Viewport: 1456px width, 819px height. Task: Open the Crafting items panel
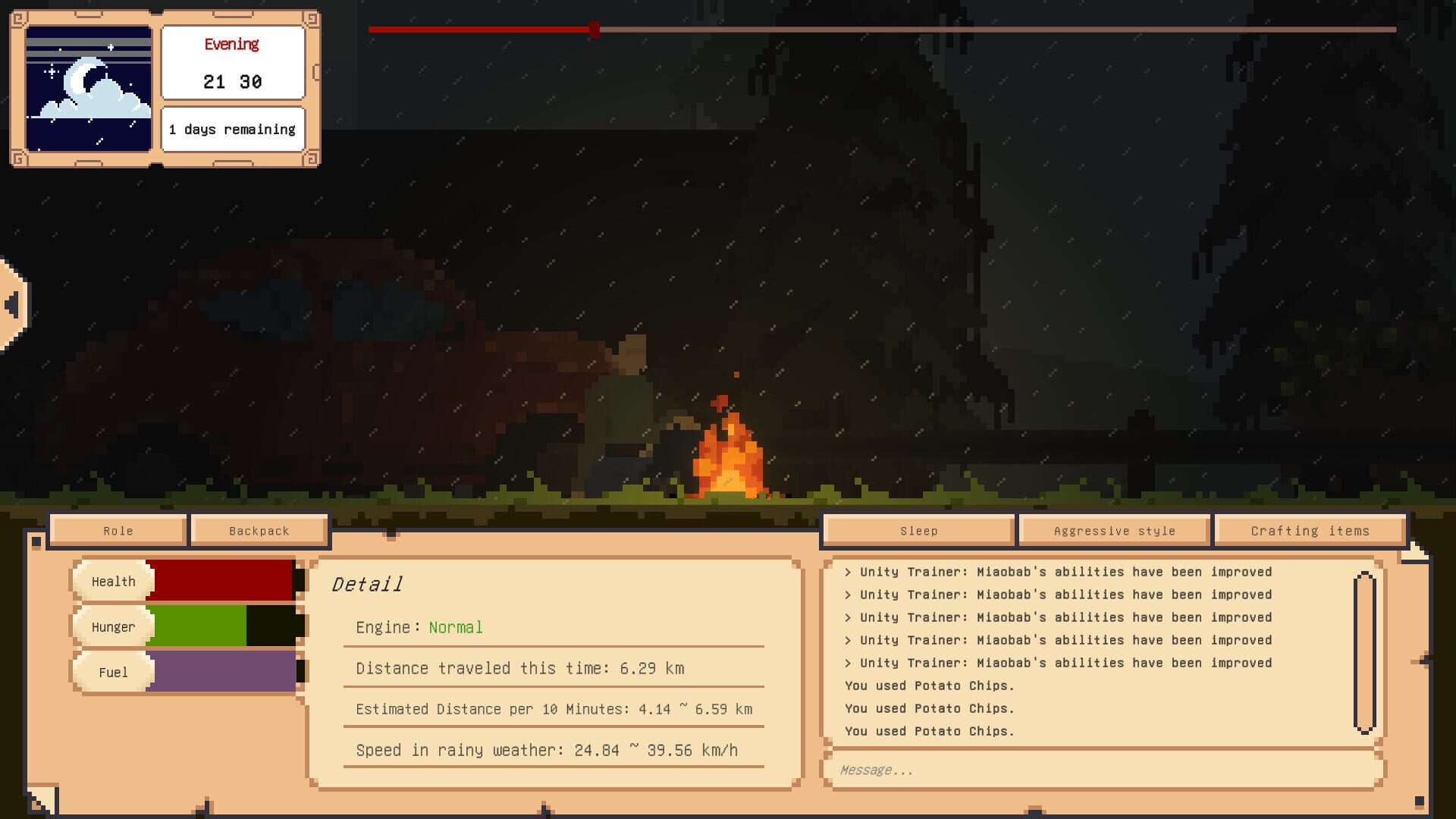[x=1310, y=530]
